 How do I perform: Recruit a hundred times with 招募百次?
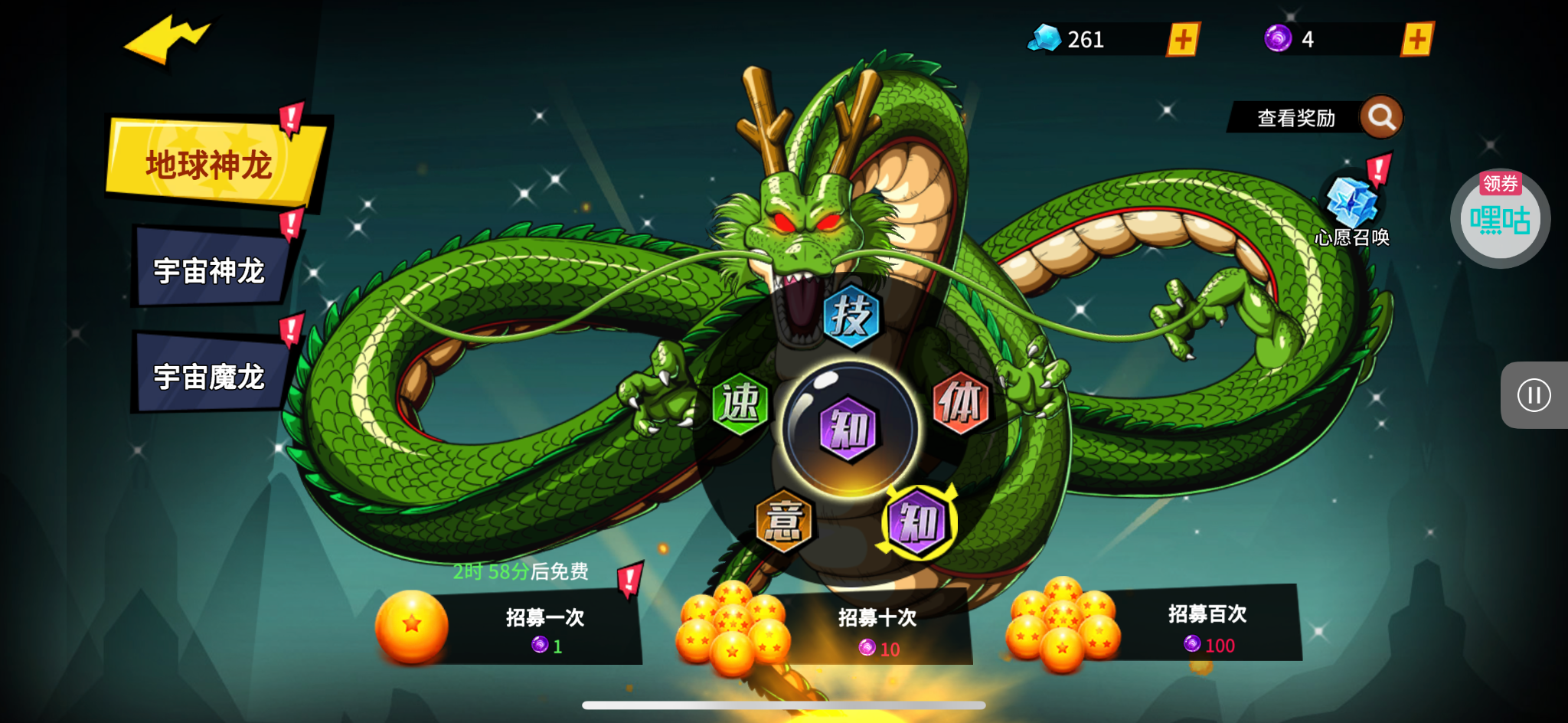(1207, 626)
